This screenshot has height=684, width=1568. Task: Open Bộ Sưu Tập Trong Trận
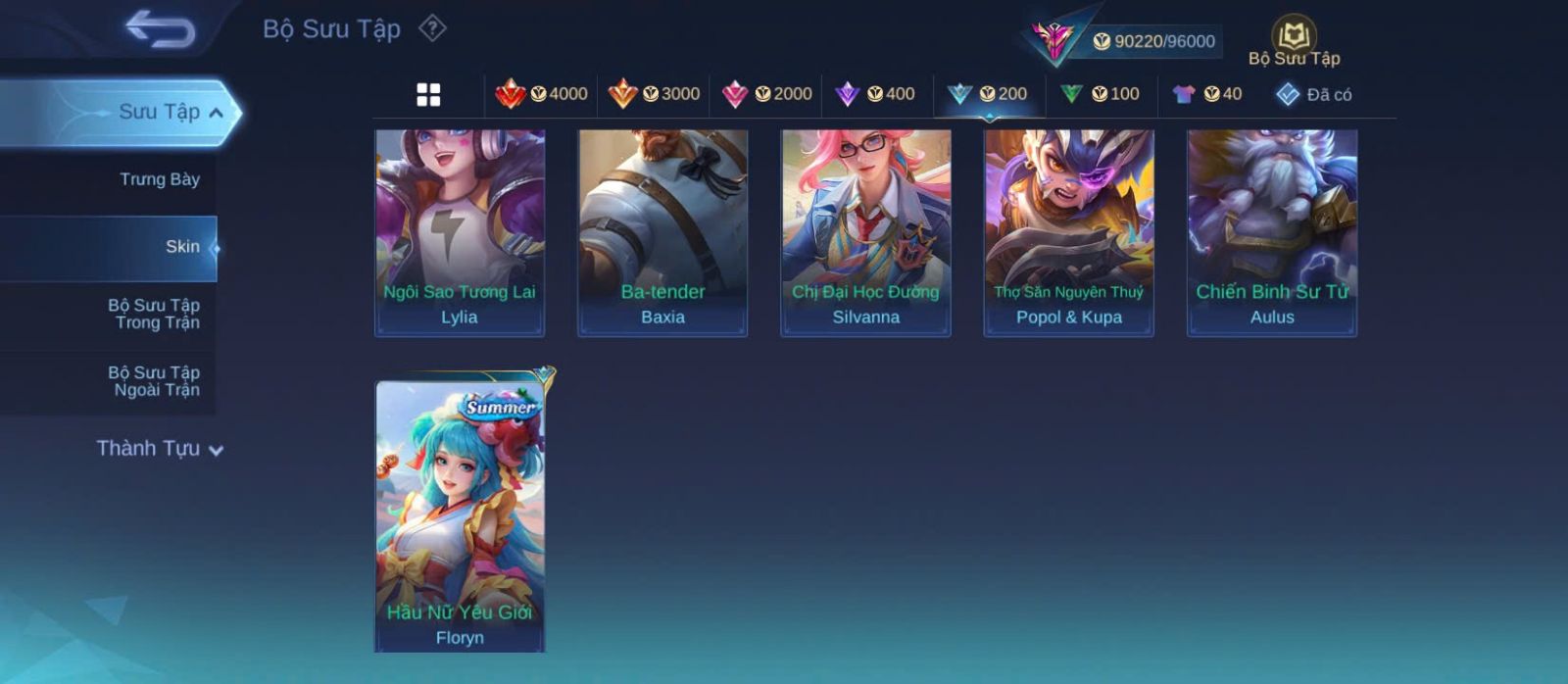tap(154, 314)
